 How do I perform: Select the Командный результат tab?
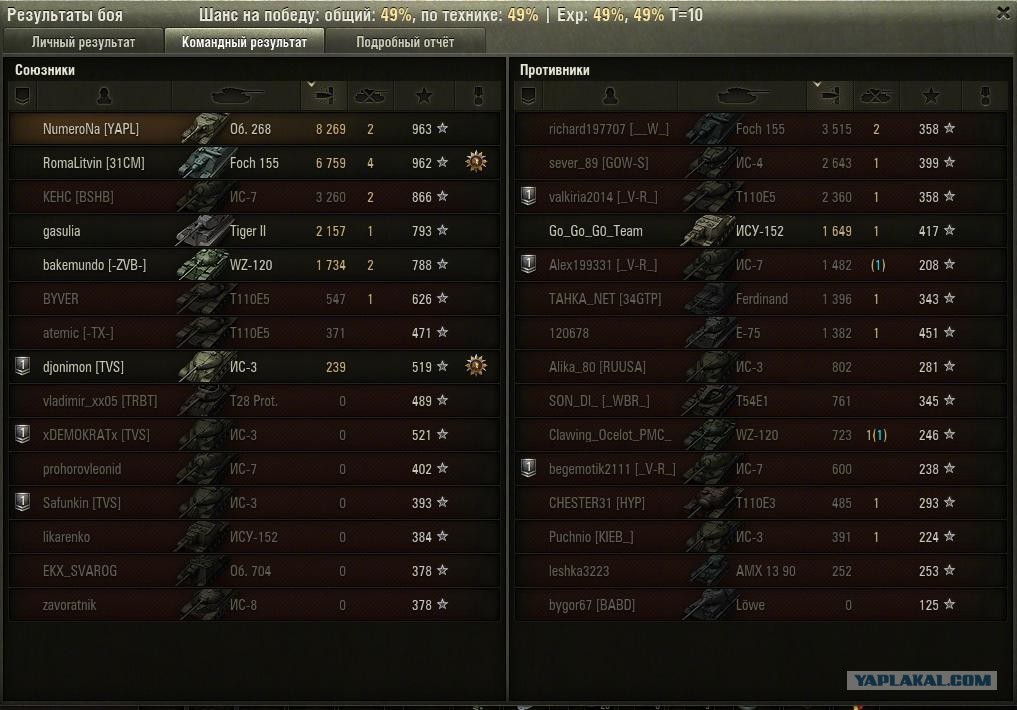[x=244, y=42]
